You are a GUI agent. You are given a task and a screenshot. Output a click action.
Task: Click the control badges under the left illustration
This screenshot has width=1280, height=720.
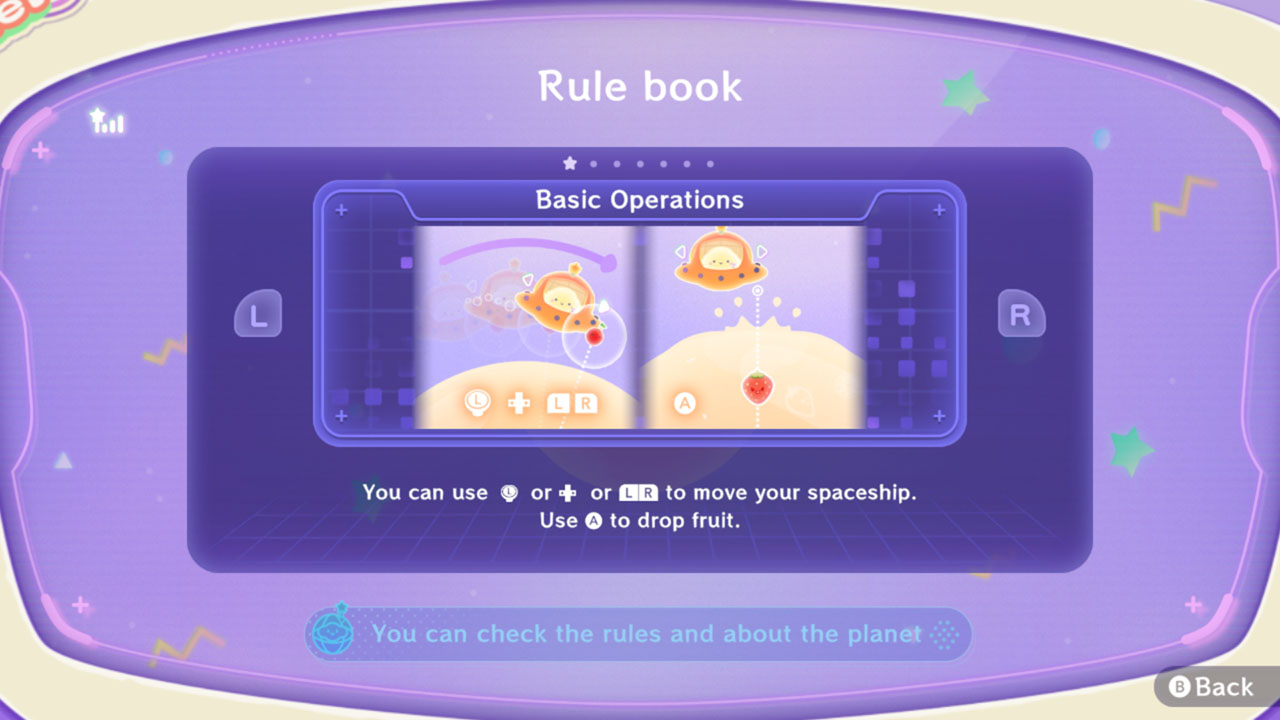tap(530, 404)
